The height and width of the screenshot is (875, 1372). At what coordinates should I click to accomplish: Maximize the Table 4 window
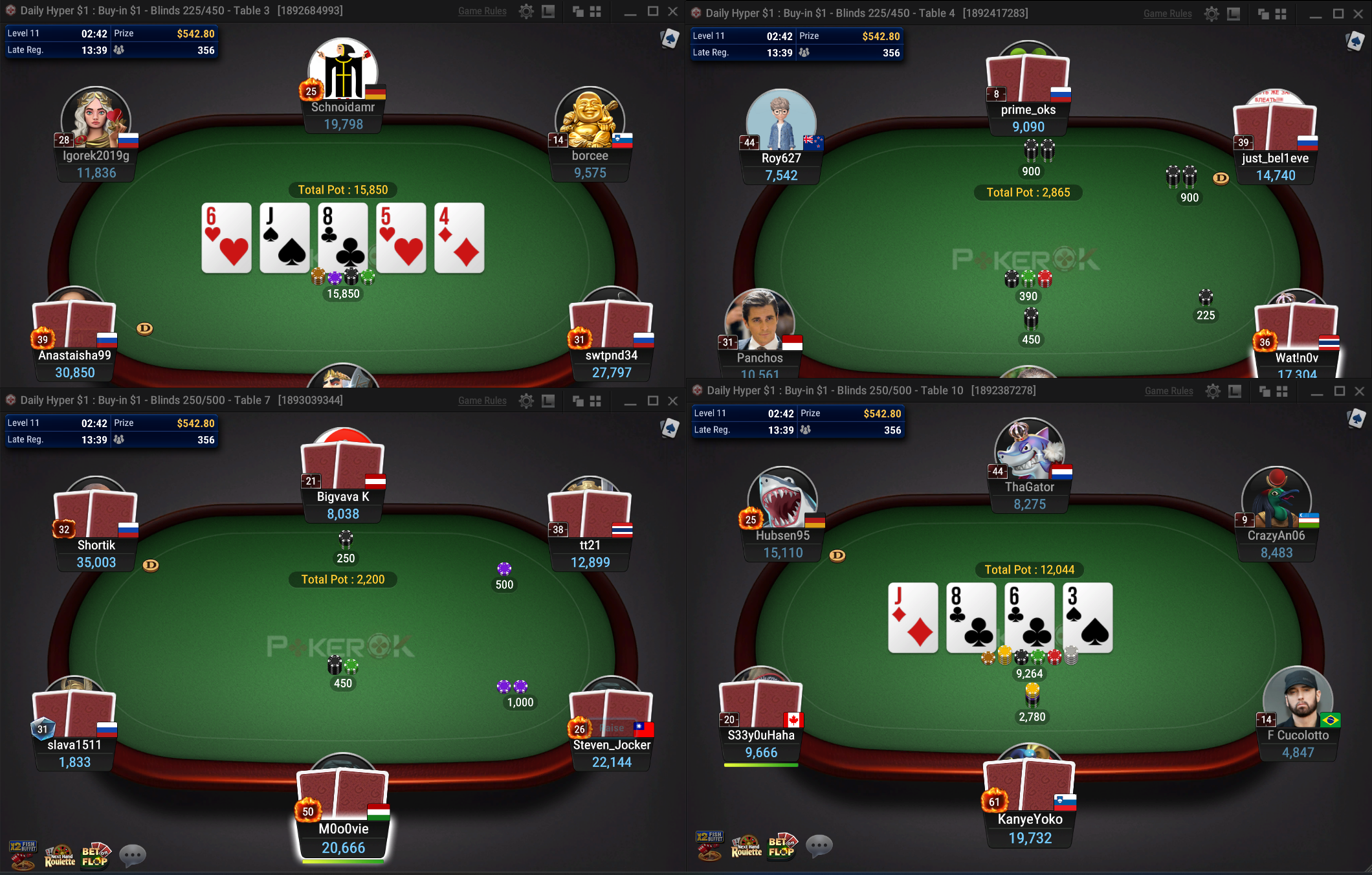(x=1338, y=14)
